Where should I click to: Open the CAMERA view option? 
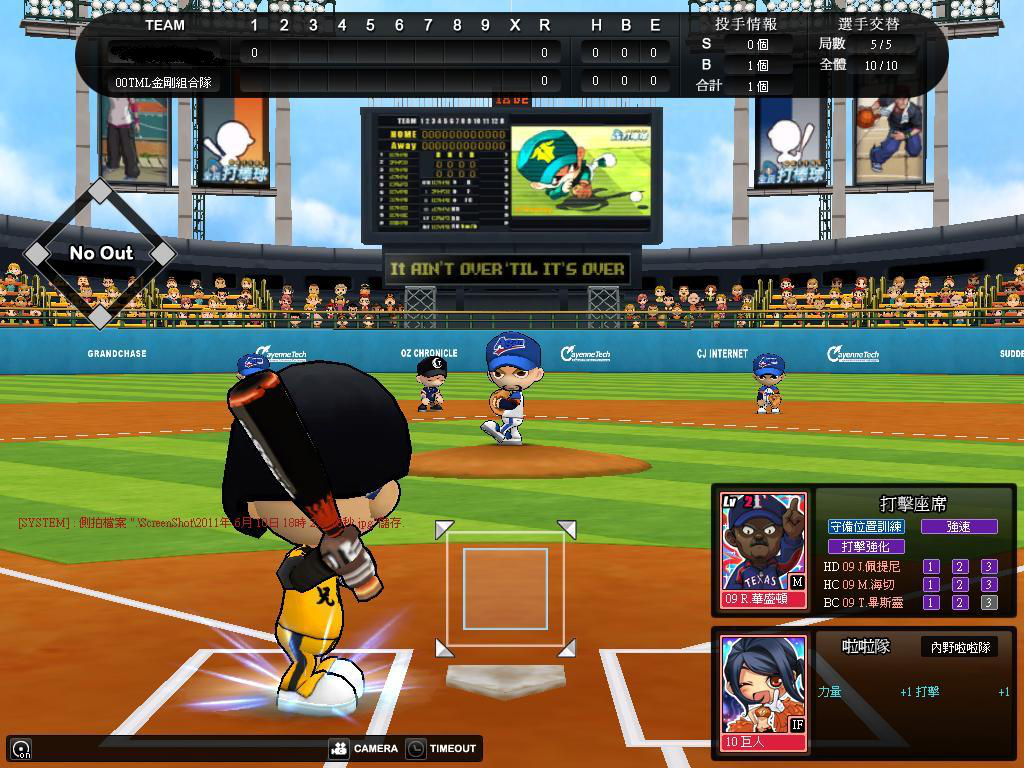pos(364,748)
